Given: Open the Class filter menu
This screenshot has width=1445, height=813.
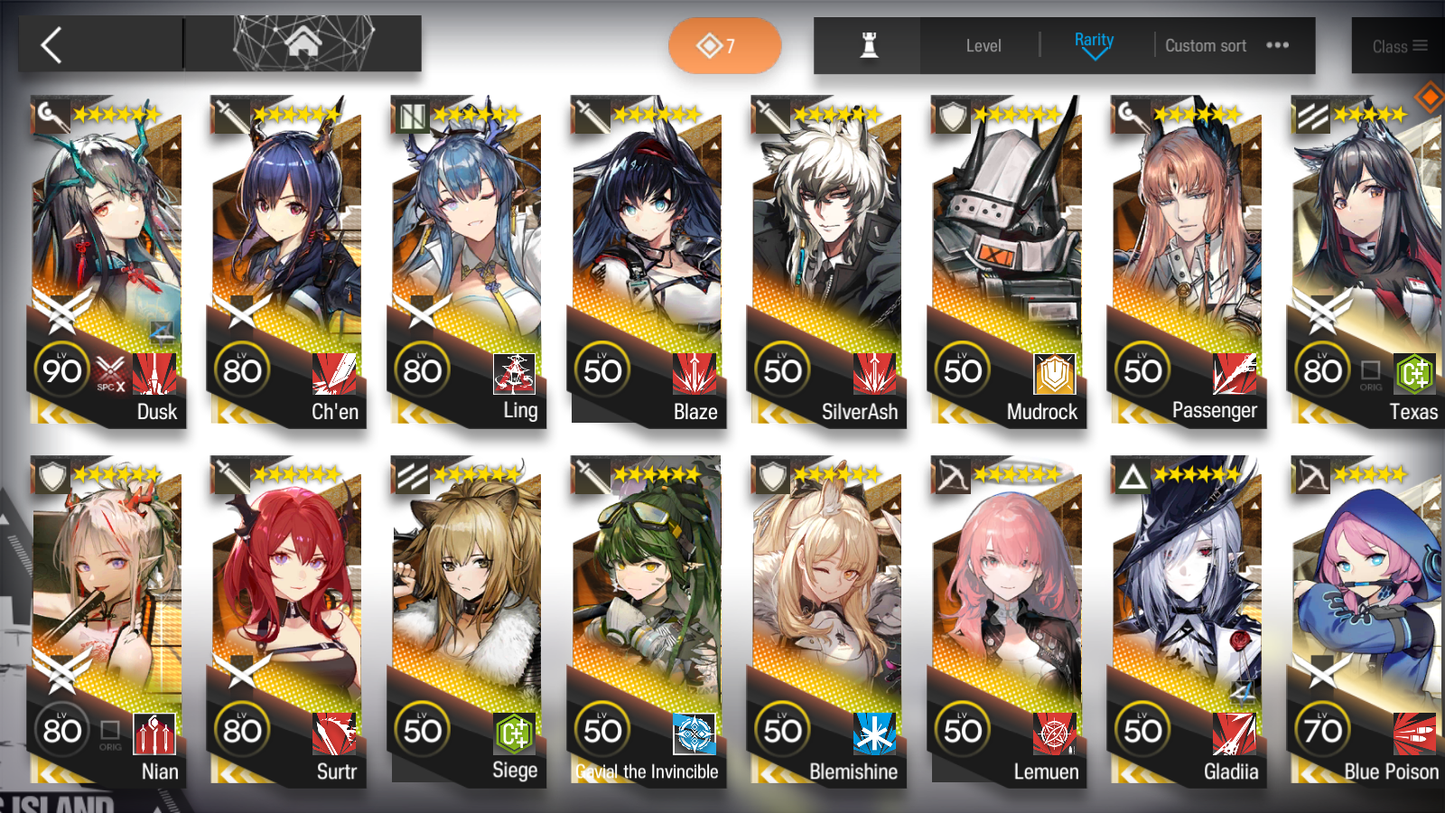Looking at the screenshot, I should (x=1399, y=46).
